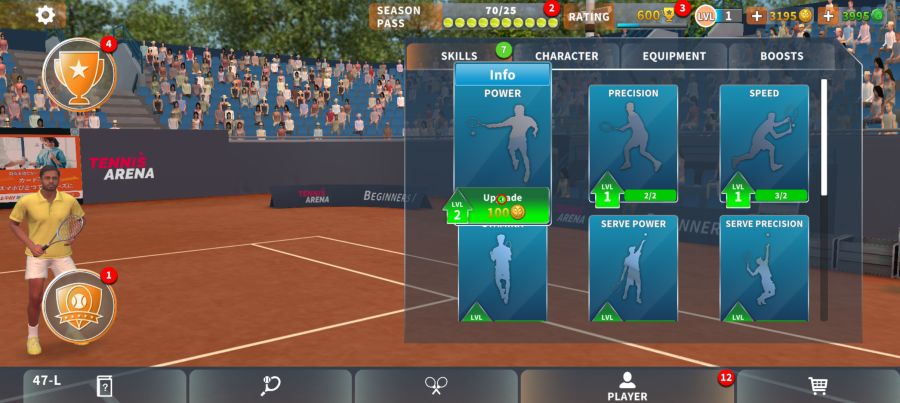Open the shopping cart store

(817, 386)
